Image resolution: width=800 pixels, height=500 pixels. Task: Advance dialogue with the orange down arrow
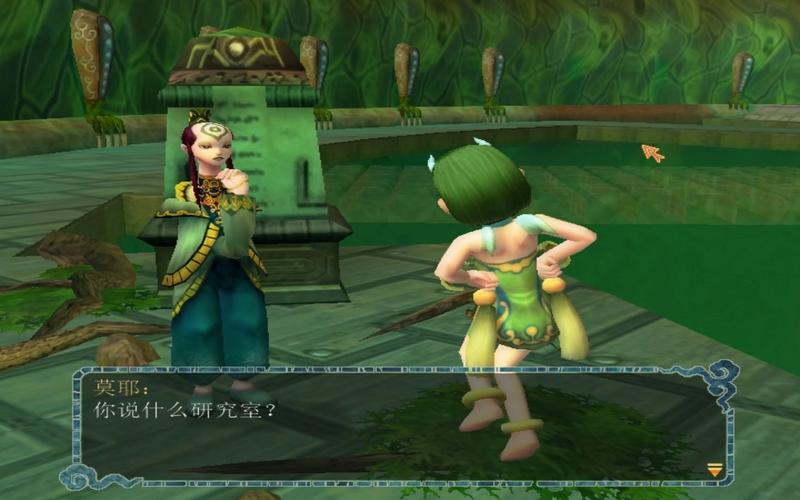click(x=714, y=469)
